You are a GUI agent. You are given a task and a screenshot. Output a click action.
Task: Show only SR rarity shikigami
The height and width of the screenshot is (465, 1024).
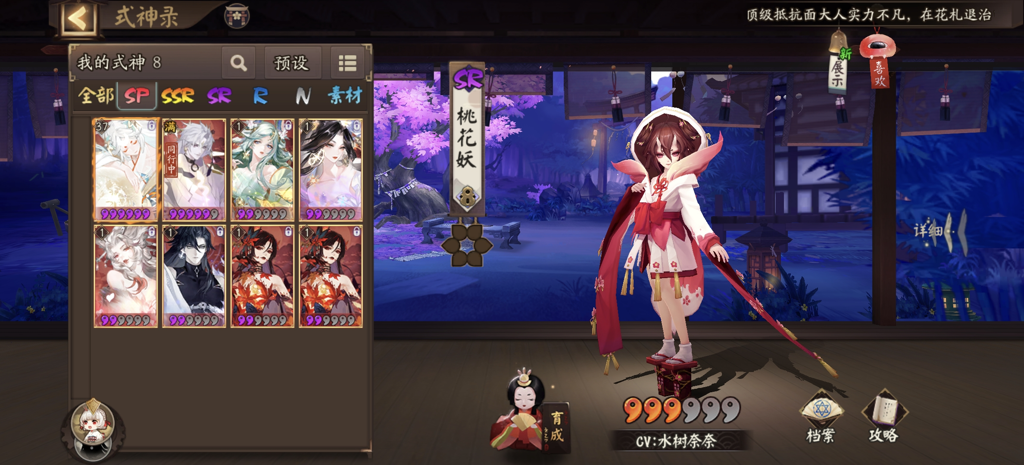pyautogui.click(x=219, y=96)
